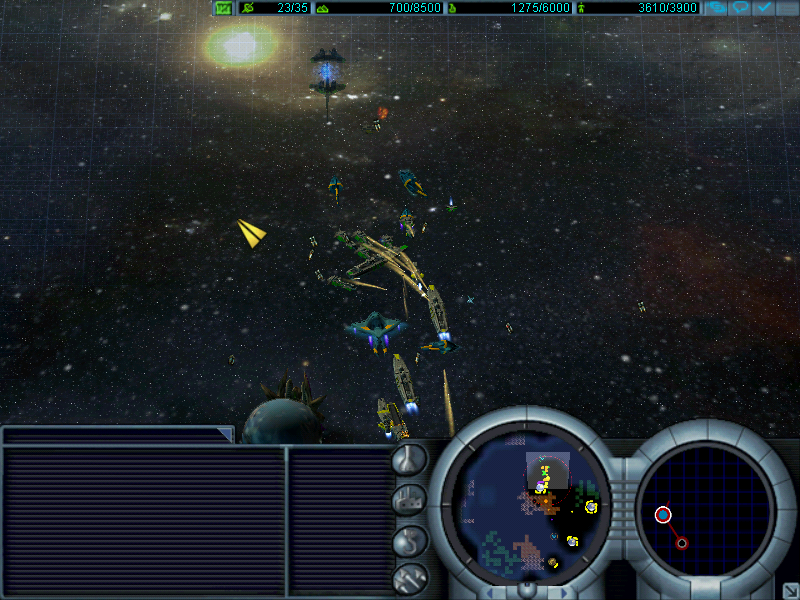Open the list menu button

pyautogui.click(x=787, y=8)
